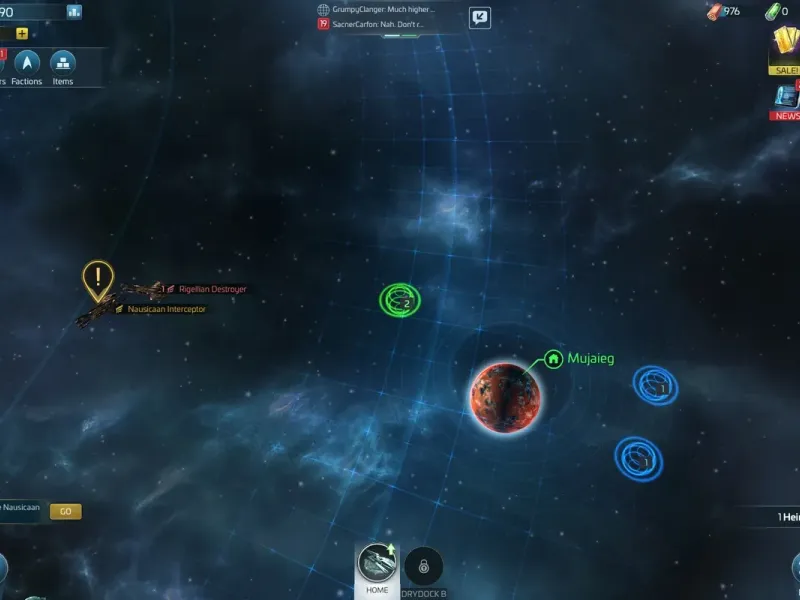Click the yellow plus button
The width and height of the screenshot is (800, 600).
(22, 33)
